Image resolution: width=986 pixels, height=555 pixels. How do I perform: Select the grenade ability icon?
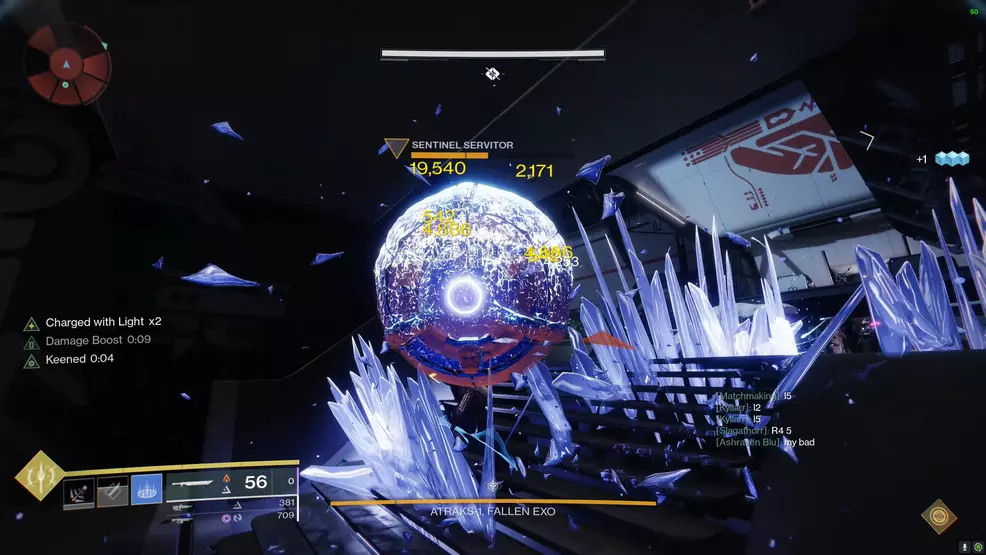[79, 491]
